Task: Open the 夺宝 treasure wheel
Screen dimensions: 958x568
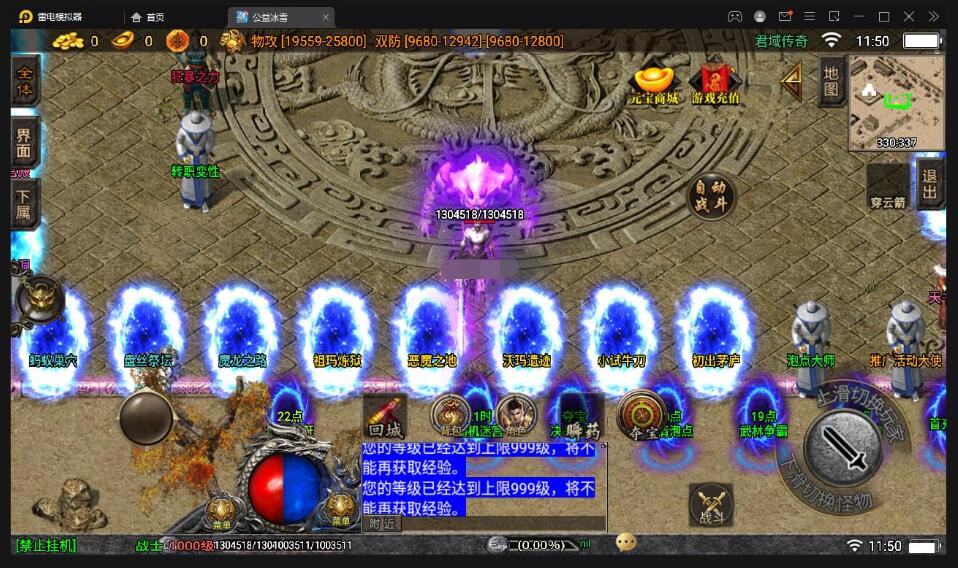Action: coord(640,415)
